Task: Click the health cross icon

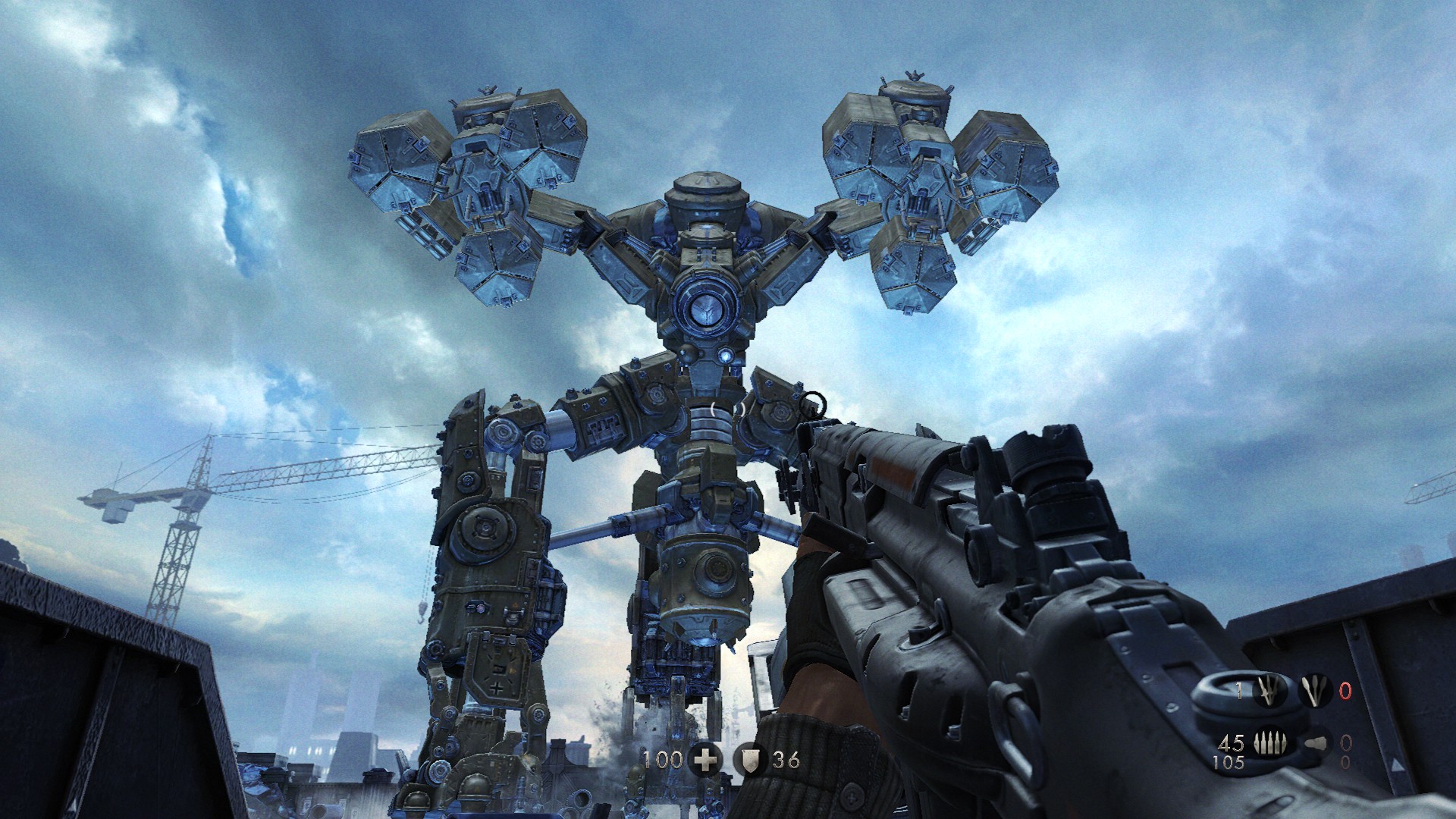Action: 705,759
